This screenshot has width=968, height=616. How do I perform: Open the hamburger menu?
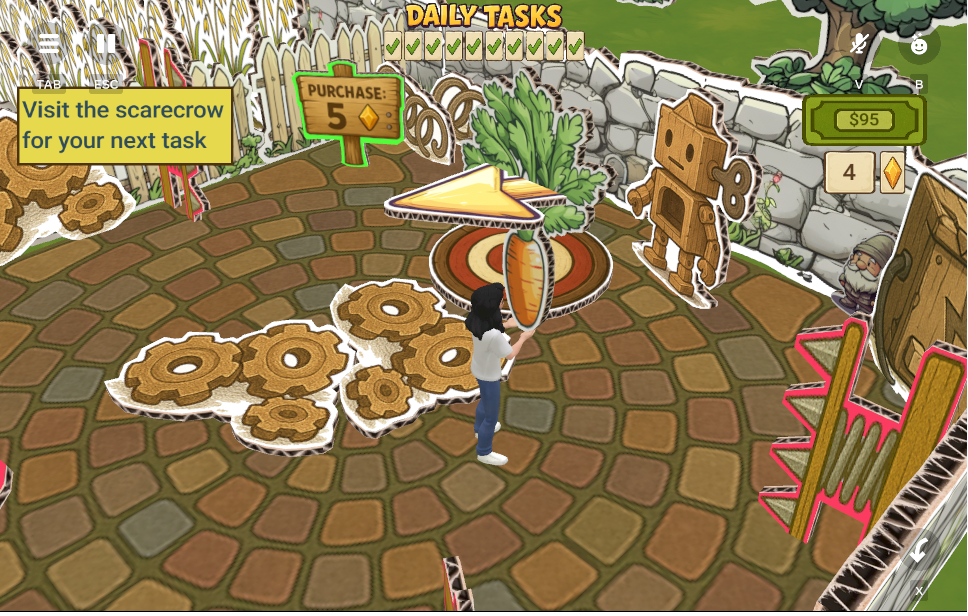click(x=48, y=45)
